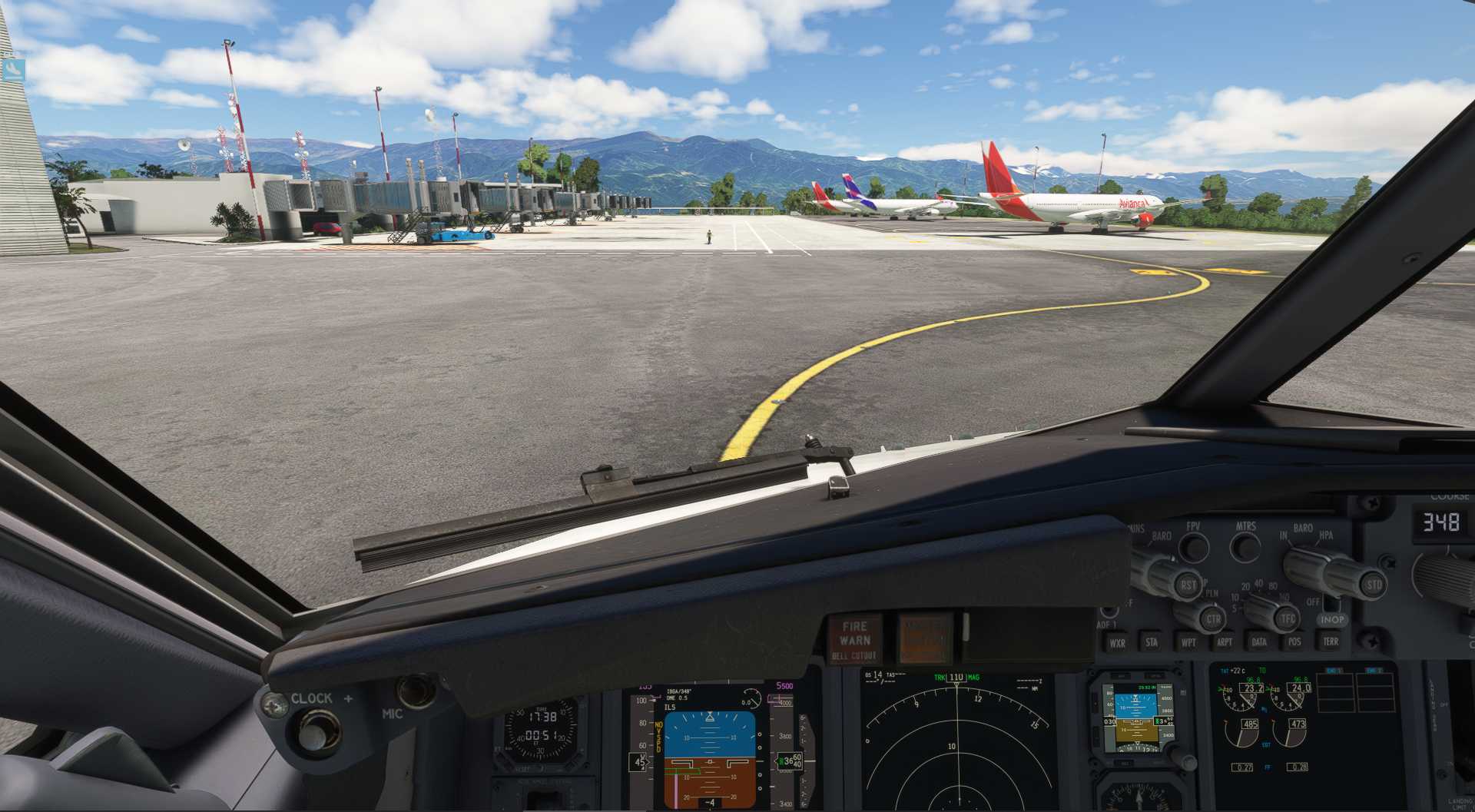Click the RST minimums reset button
The height and width of the screenshot is (812, 1475).
[1187, 585]
